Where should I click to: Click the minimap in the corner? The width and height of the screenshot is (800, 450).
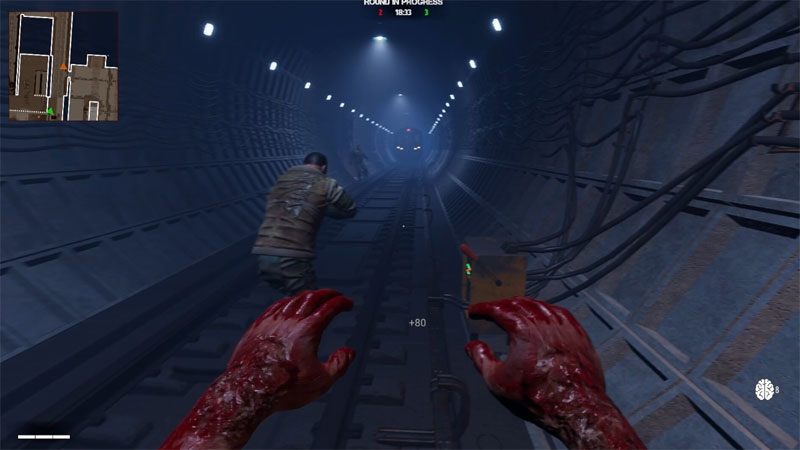pyautogui.click(x=63, y=66)
